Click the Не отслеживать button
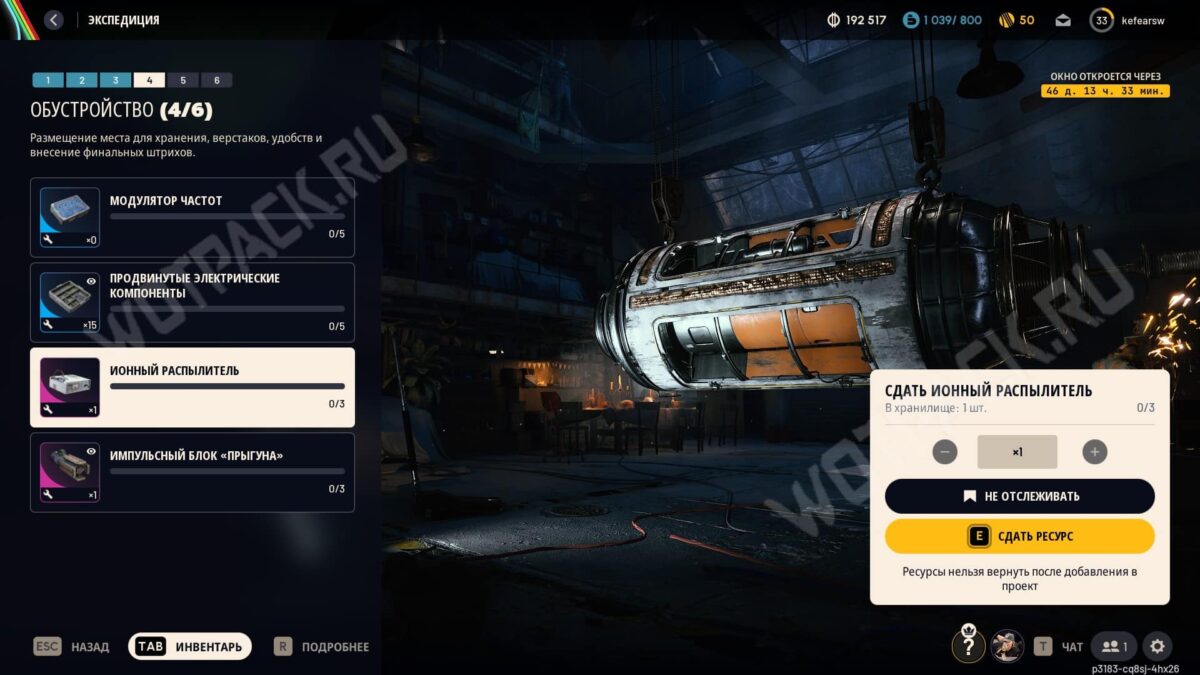The width and height of the screenshot is (1200, 675). point(1019,496)
